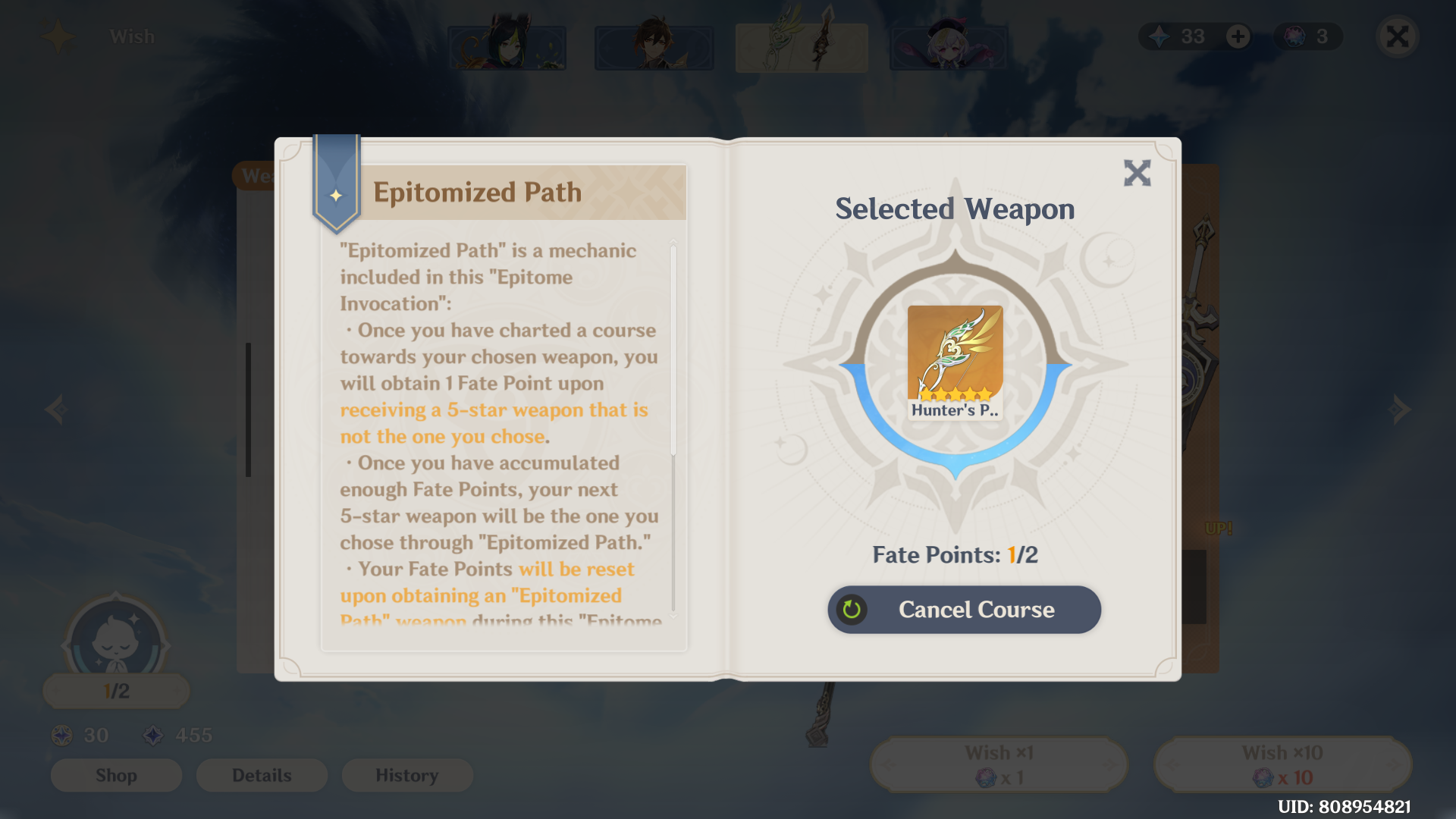Open the Qiqi banner preview
Viewport: 1456px width, 819px height.
949,47
